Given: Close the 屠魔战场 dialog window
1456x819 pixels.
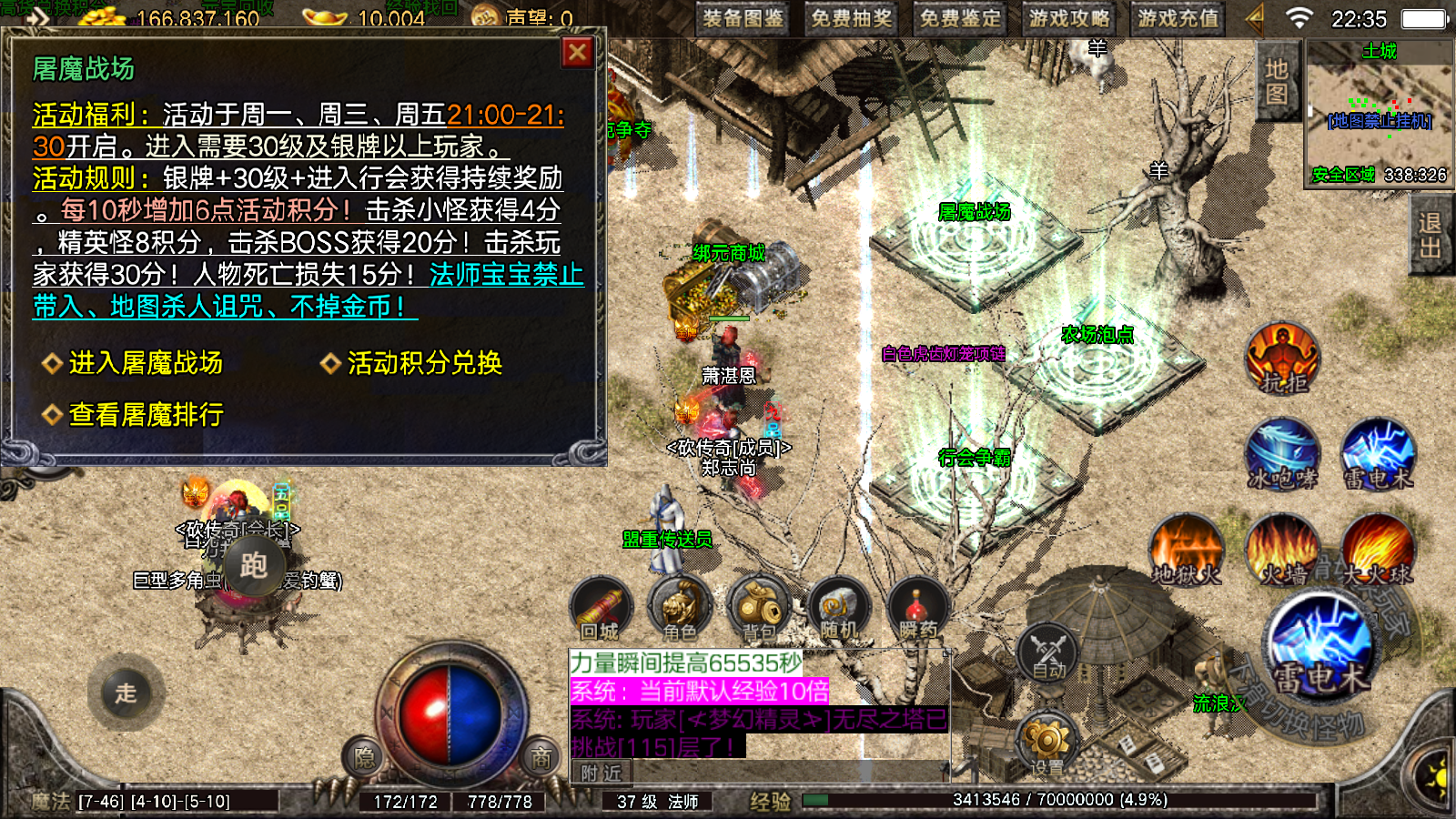Looking at the screenshot, I should [577, 53].
